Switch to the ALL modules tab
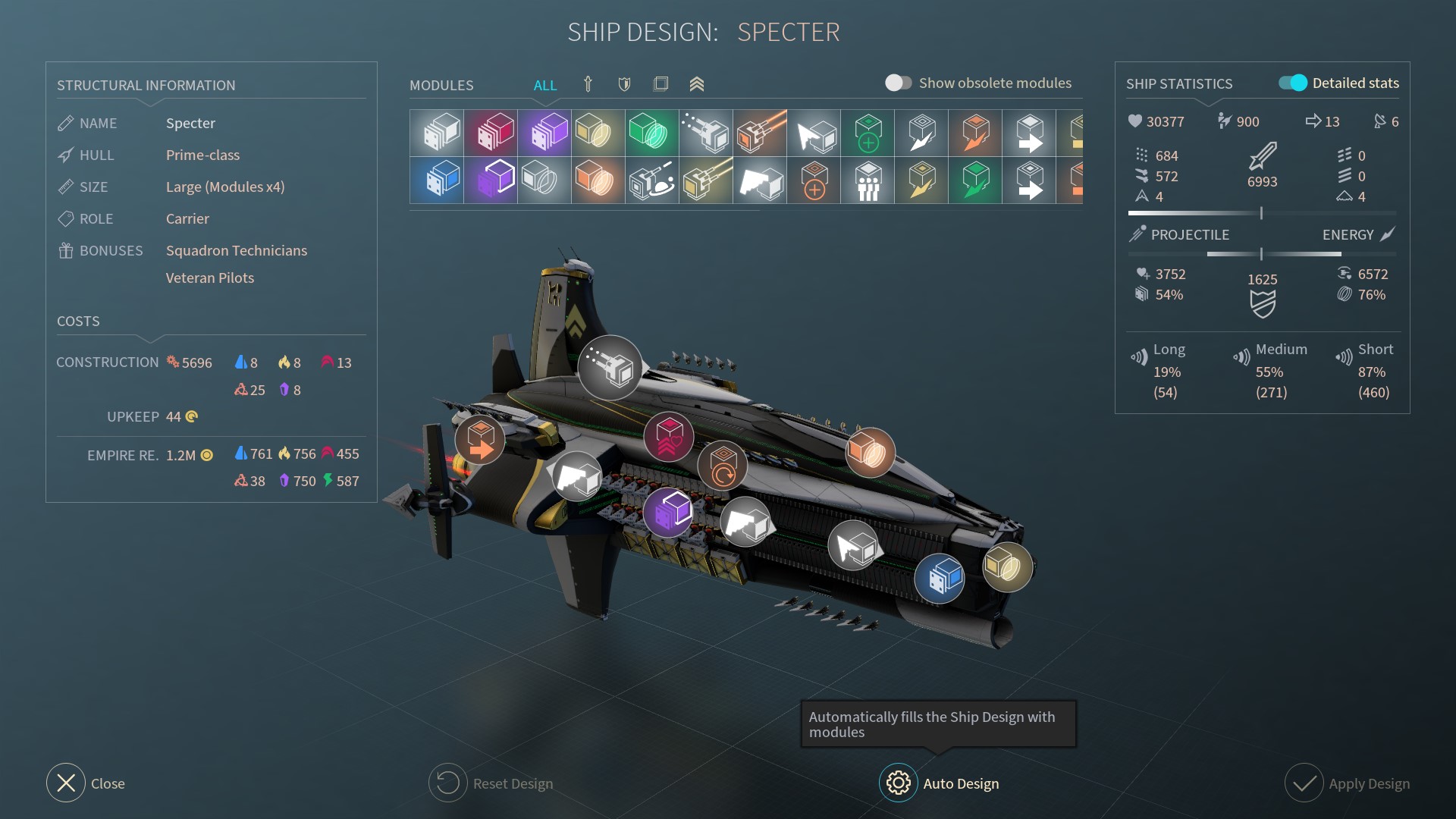Screen dimensions: 1456x819 pyautogui.click(x=544, y=85)
